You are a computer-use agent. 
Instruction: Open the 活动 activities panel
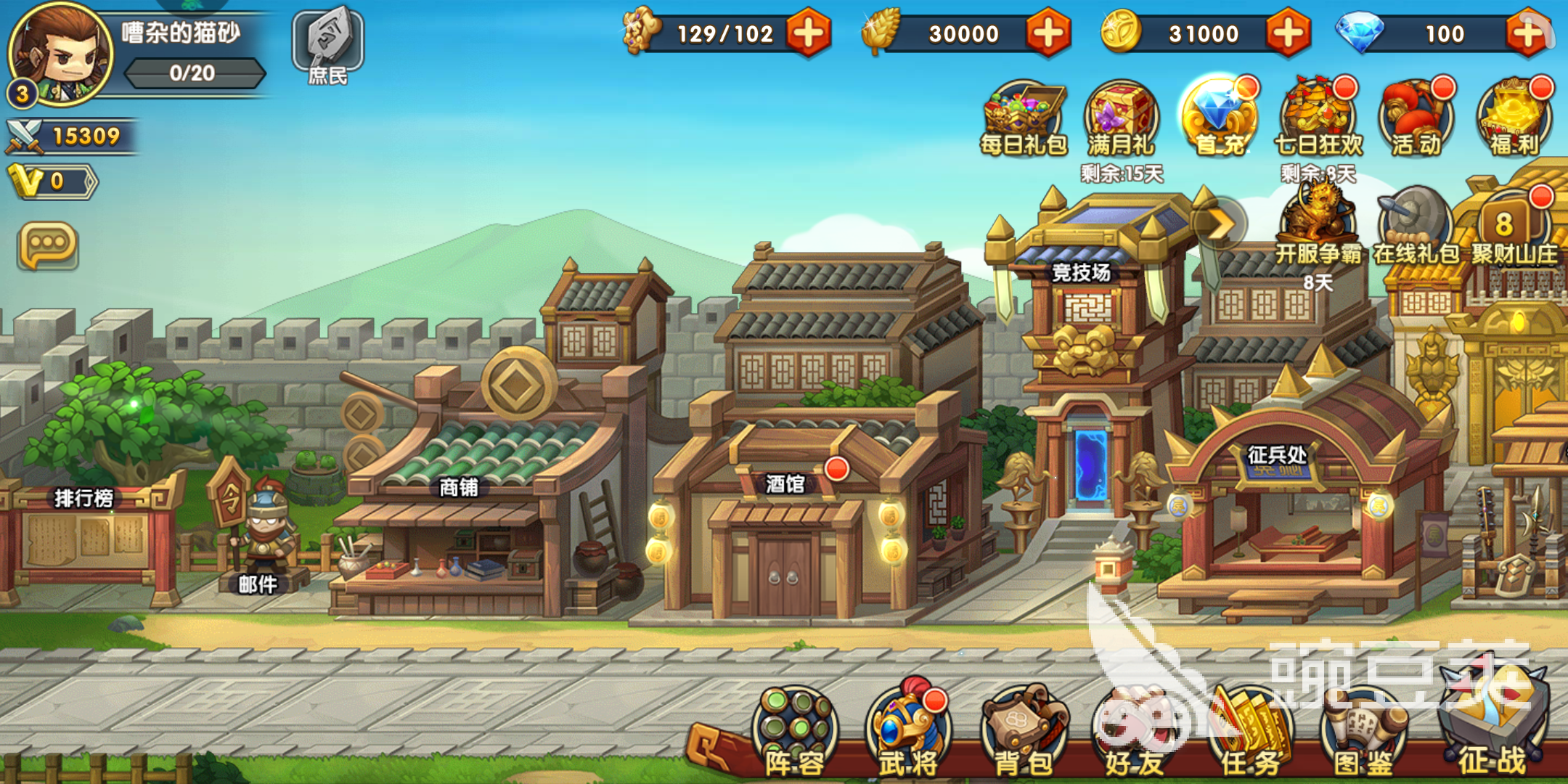coord(1417,116)
